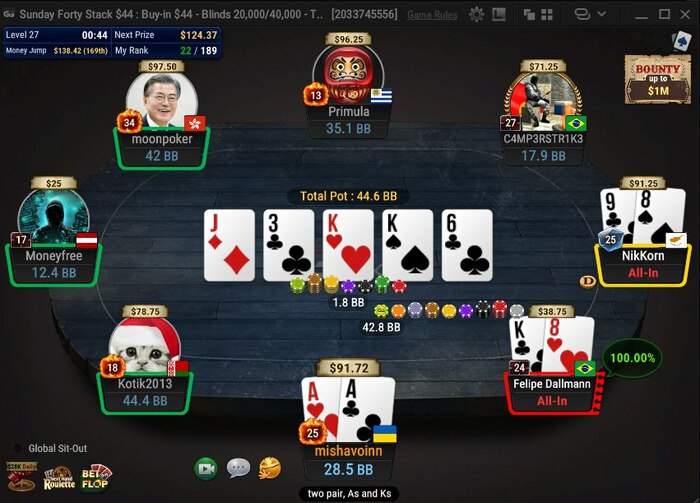The width and height of the screenshot is (700, 503).
Task: Open the $28K Daily promotion icon
Action: point(21,477)
